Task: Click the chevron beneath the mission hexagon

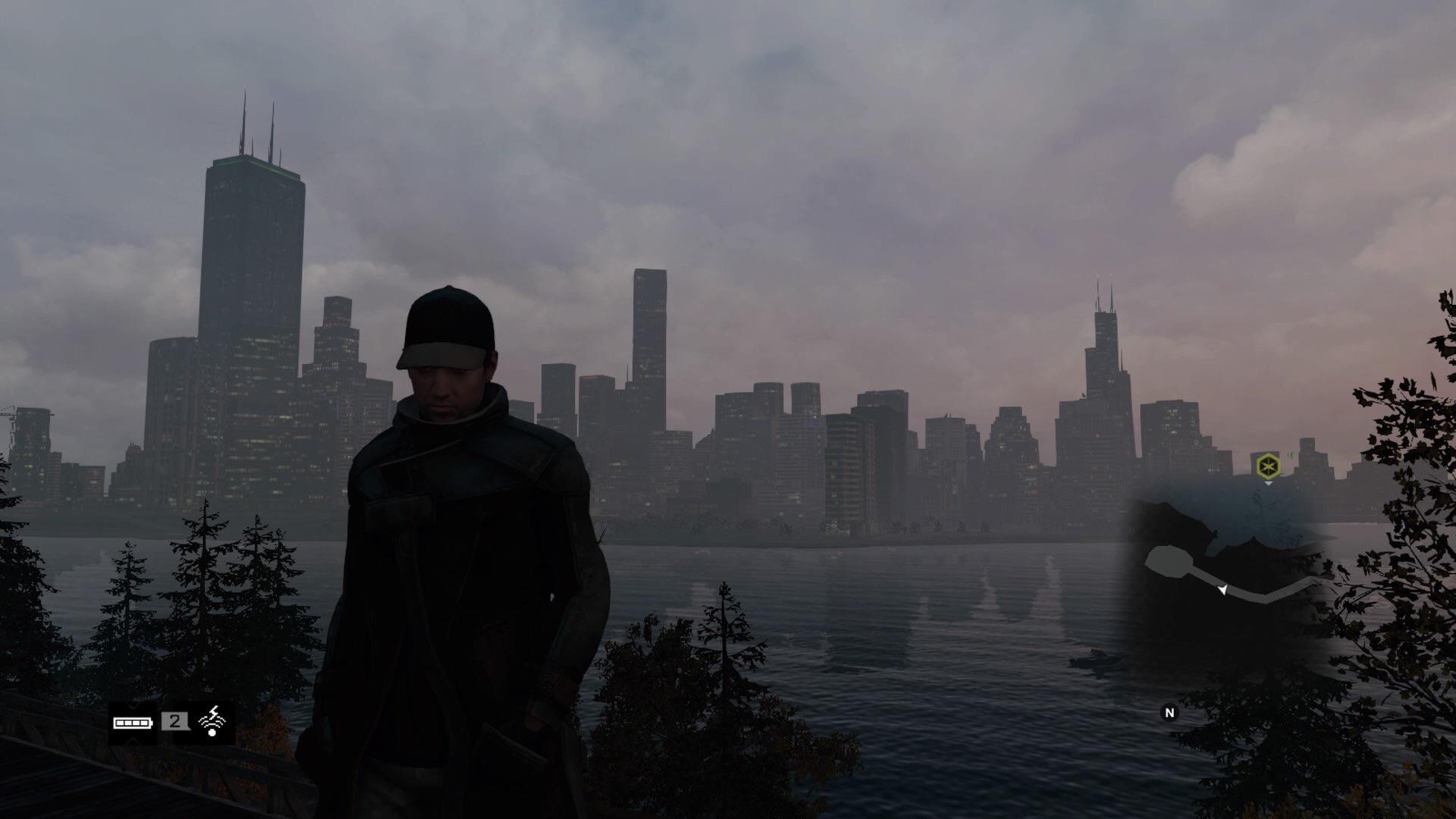Action: coord(1269,483)
